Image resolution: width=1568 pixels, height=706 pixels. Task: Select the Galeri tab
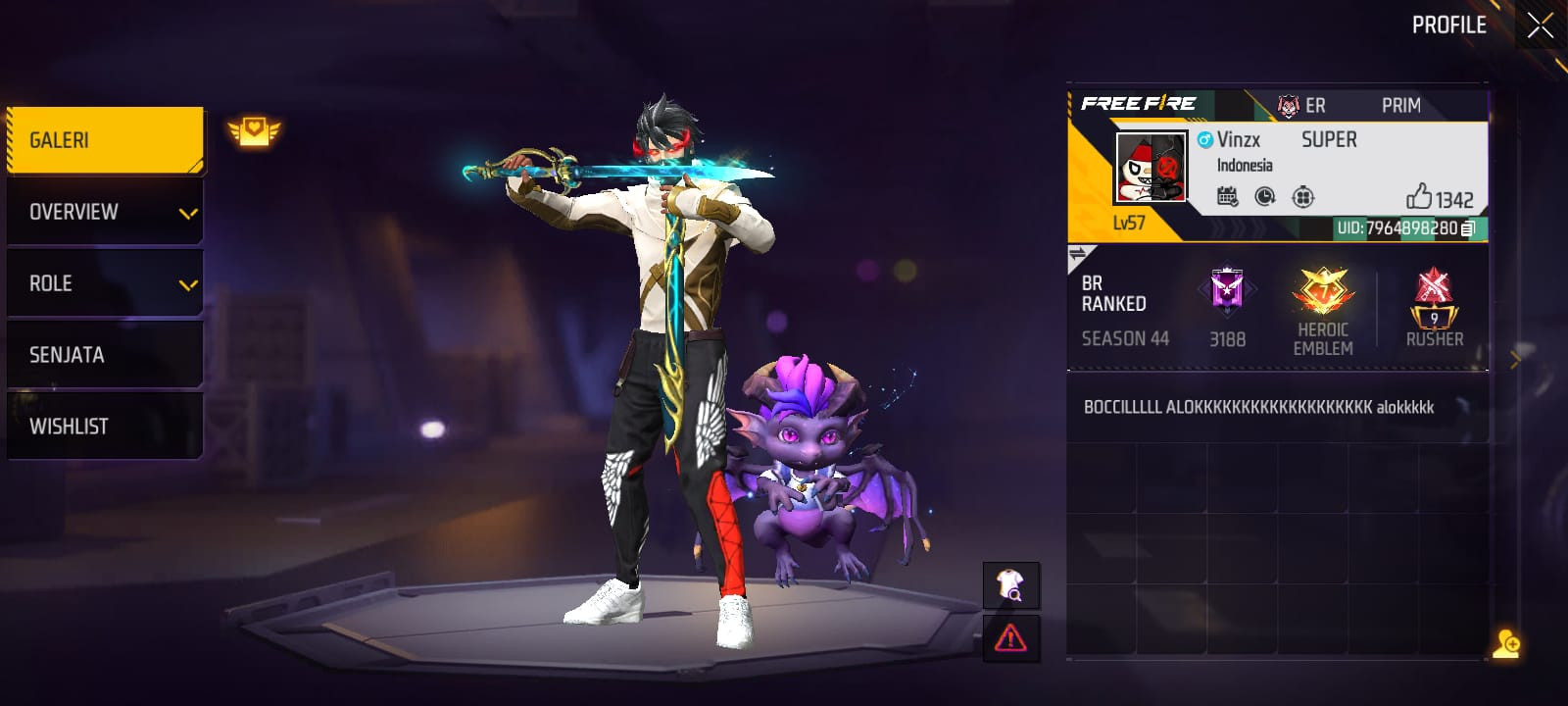point(105,140)
